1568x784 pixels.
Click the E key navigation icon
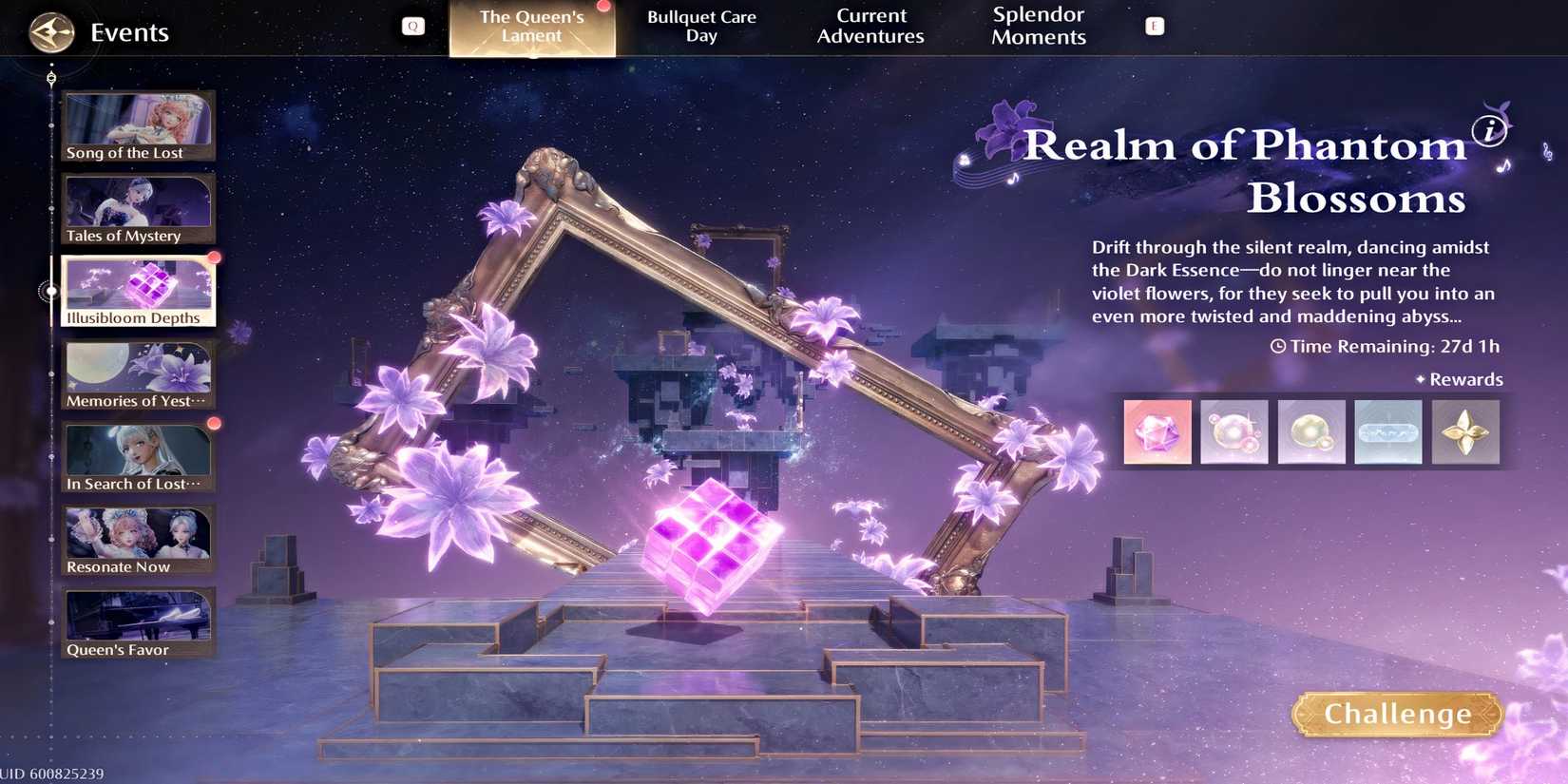(1153, 28)
